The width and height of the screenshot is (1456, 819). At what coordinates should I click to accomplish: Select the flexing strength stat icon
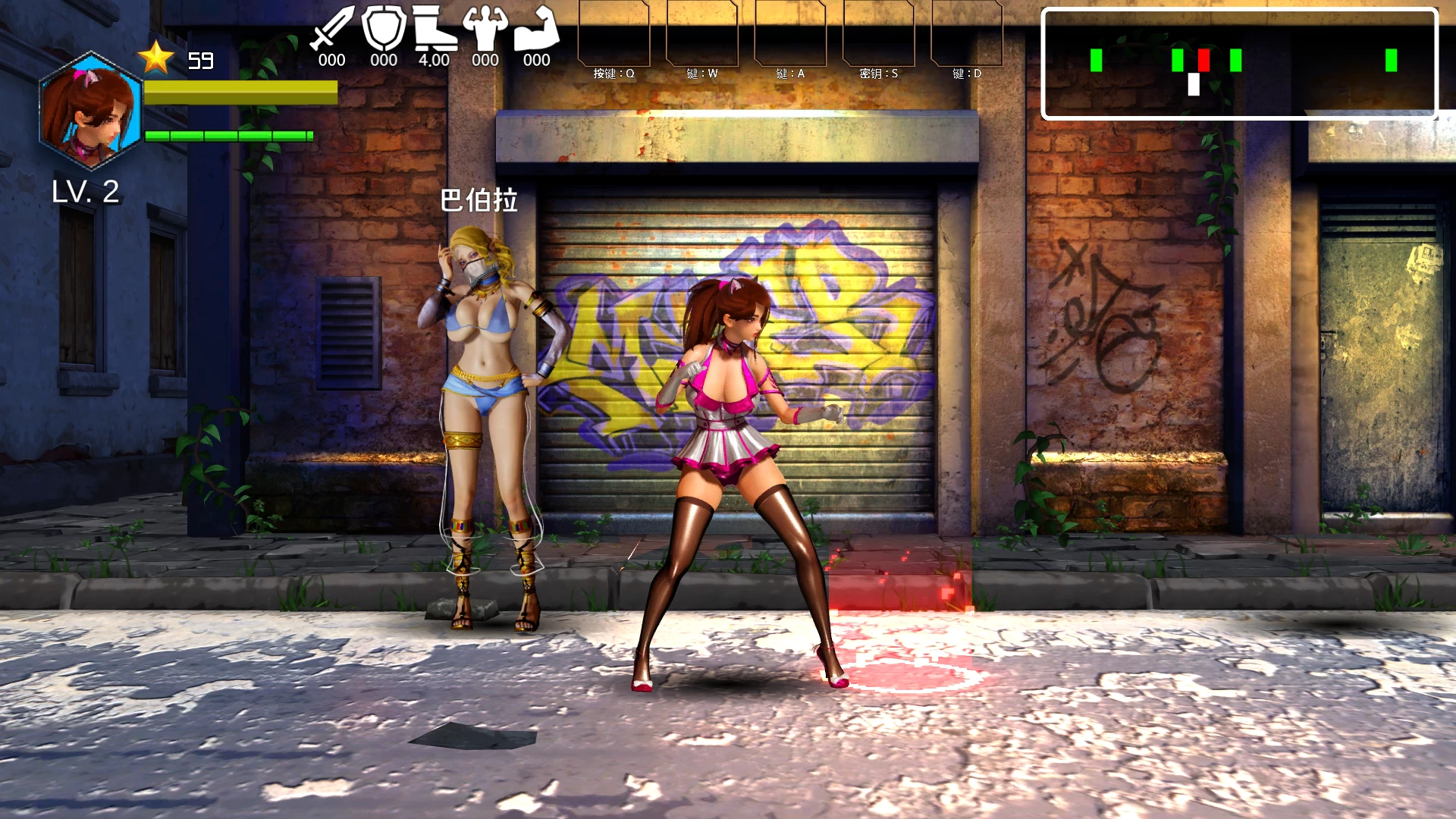(485, 30)
